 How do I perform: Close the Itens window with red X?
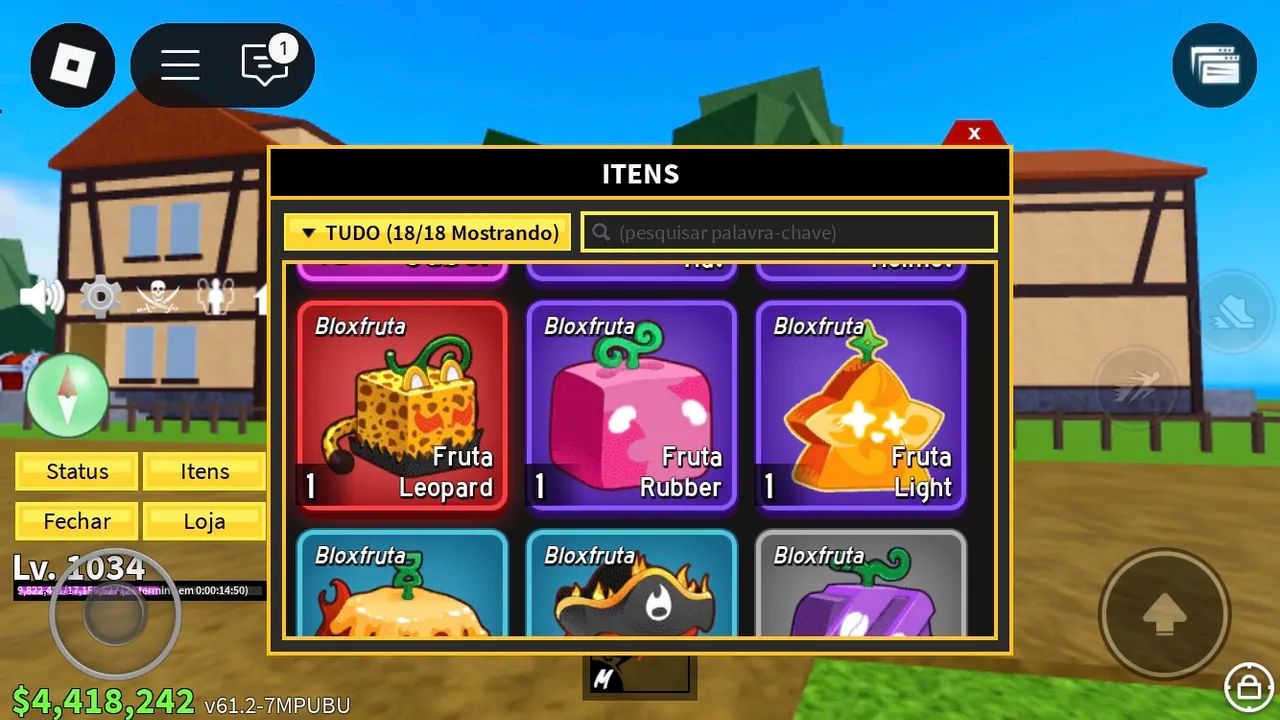pyautogui.click(x=974, y=133)
